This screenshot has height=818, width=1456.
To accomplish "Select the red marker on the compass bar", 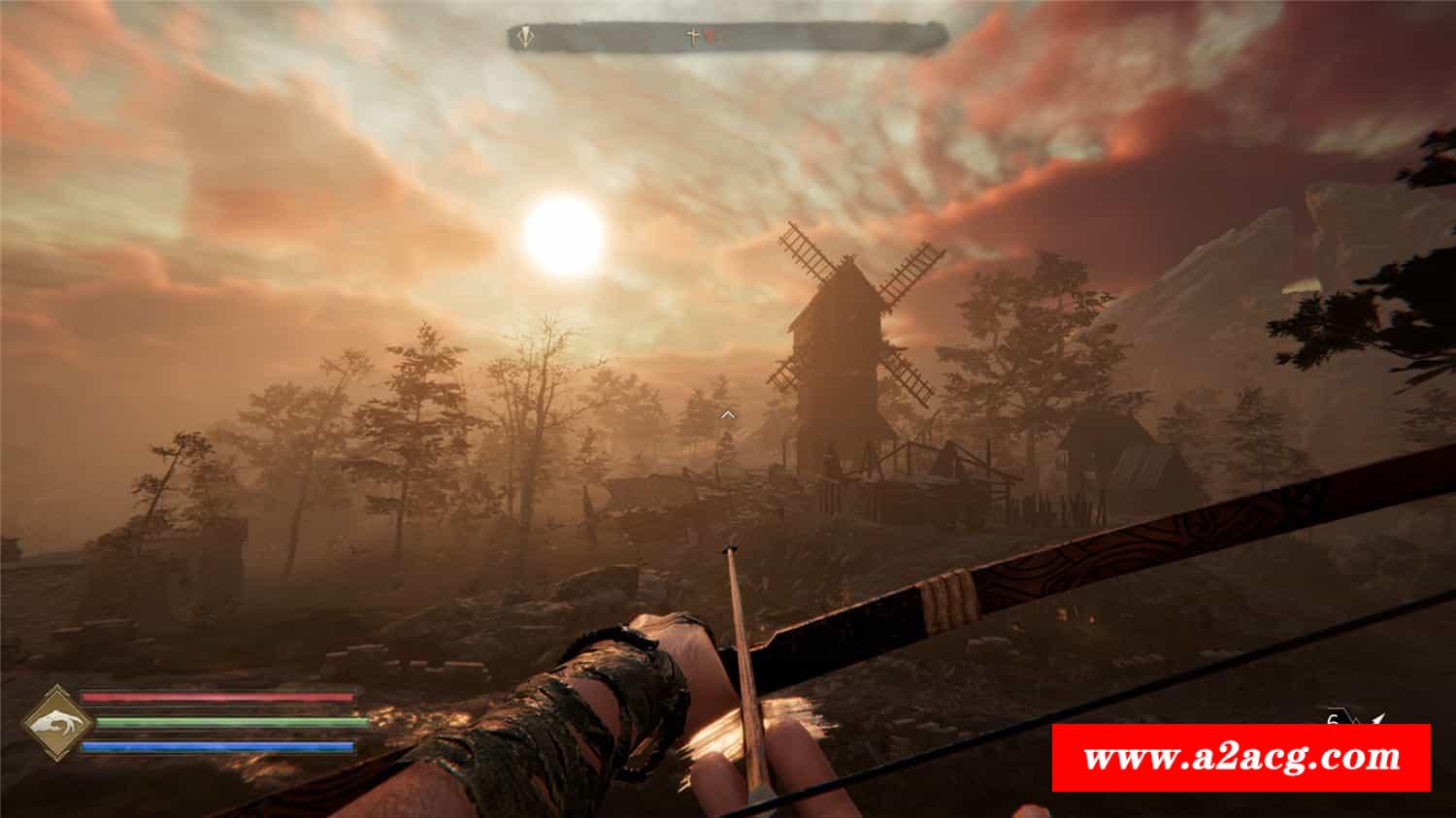I will 708,37.
